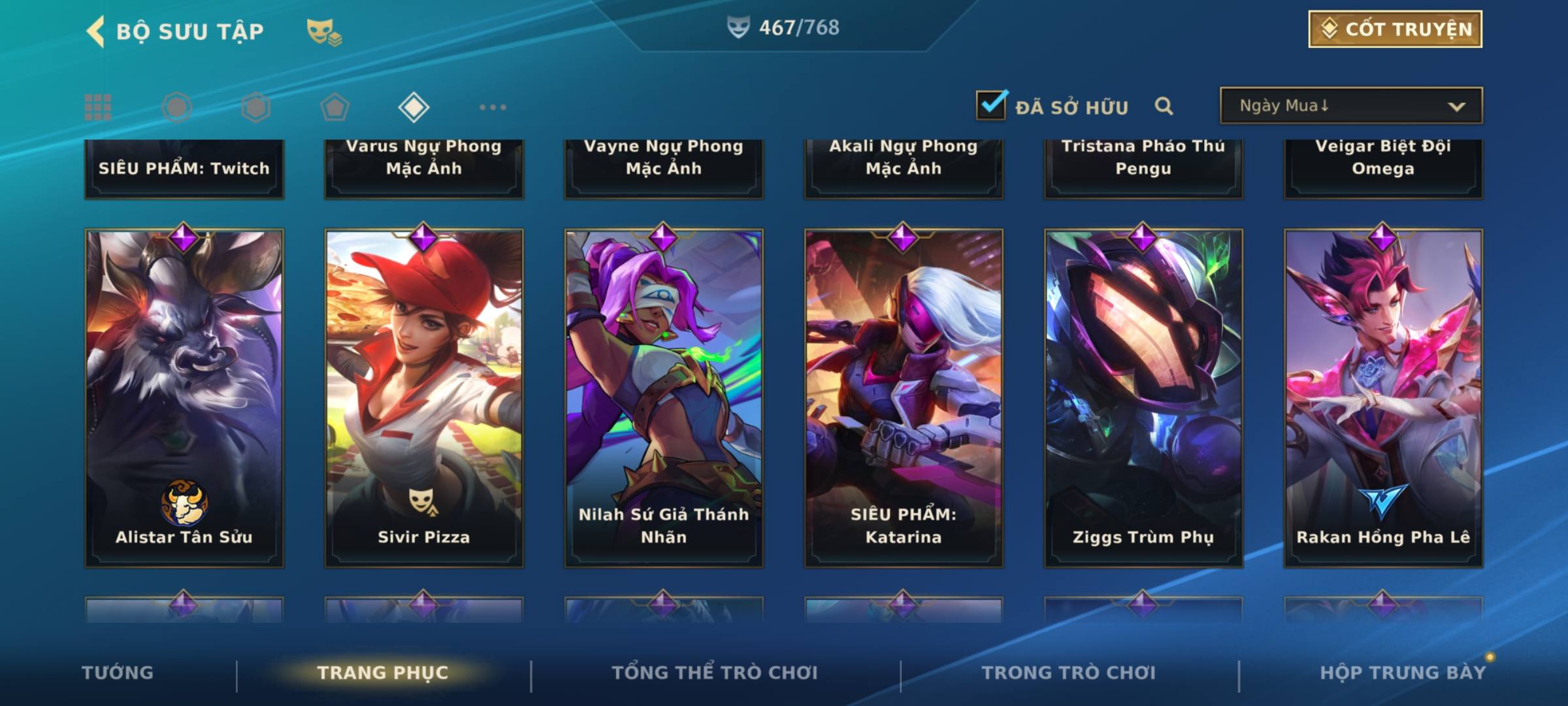Open SIÊU PHẨM: Katarina skin card
Image resolution: width=1568 pixels, height=706 pixels.
pyautogui.click(x=904, y=397)
